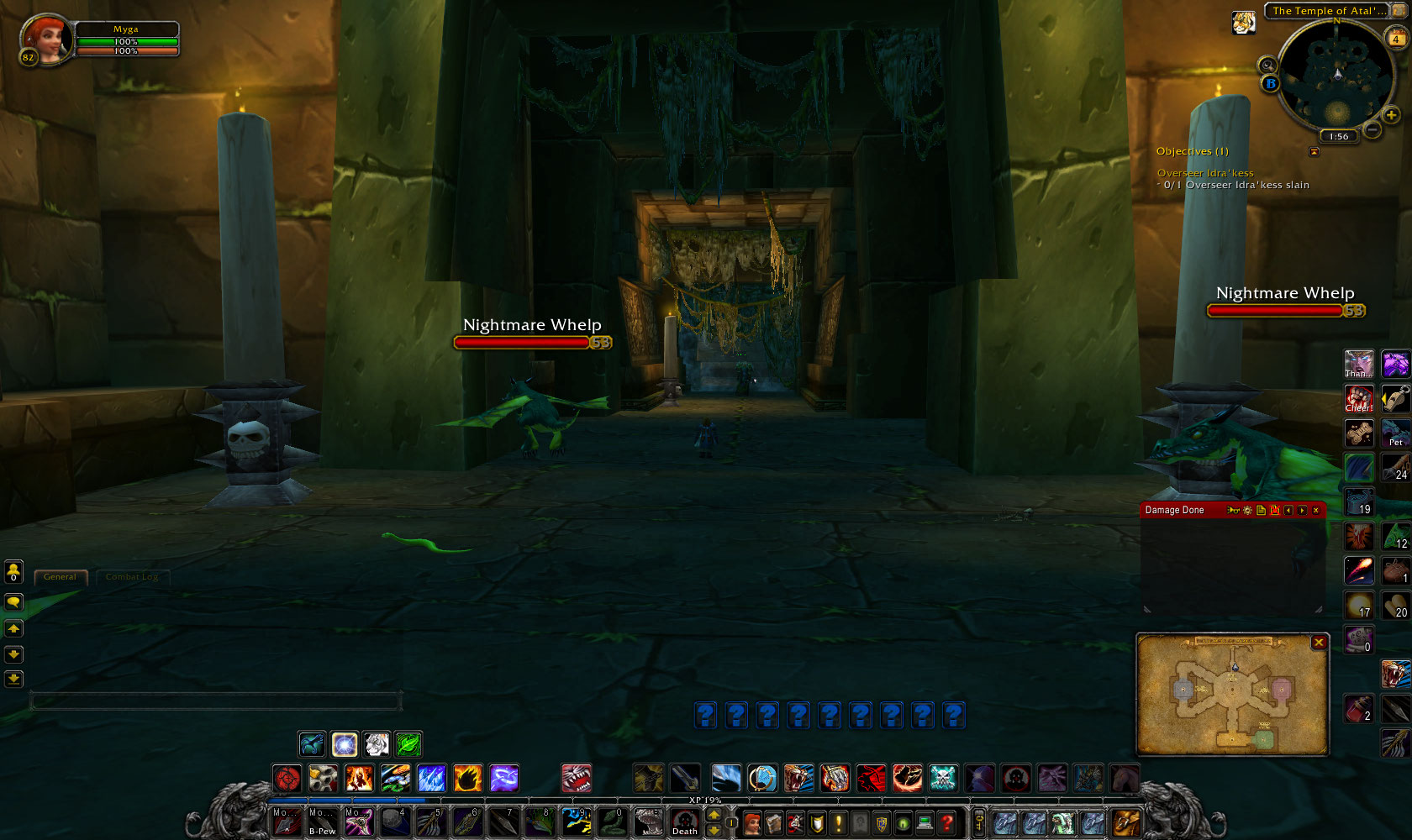Click the XP progress bar
This screenshot has height=840, width=1412.
point(706,801)
